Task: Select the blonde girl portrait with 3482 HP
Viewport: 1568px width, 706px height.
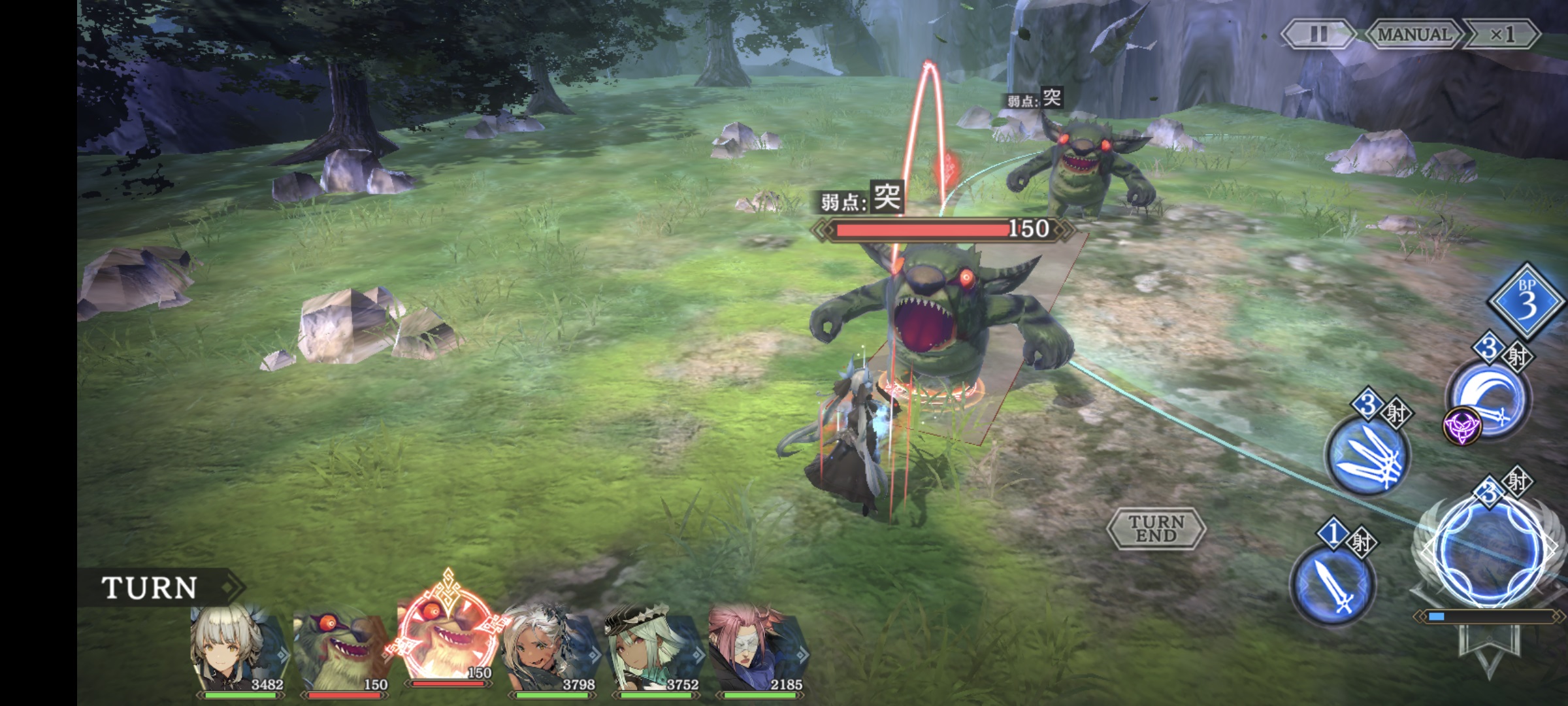Action: tap(238, 650)
